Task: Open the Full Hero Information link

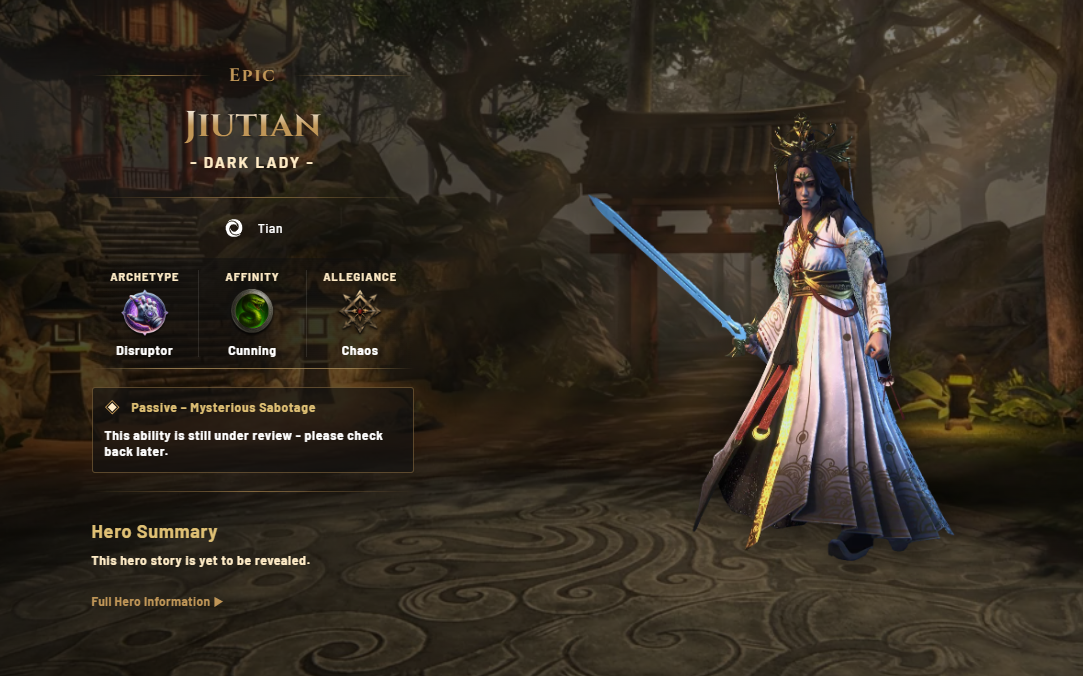Action: 156,602
